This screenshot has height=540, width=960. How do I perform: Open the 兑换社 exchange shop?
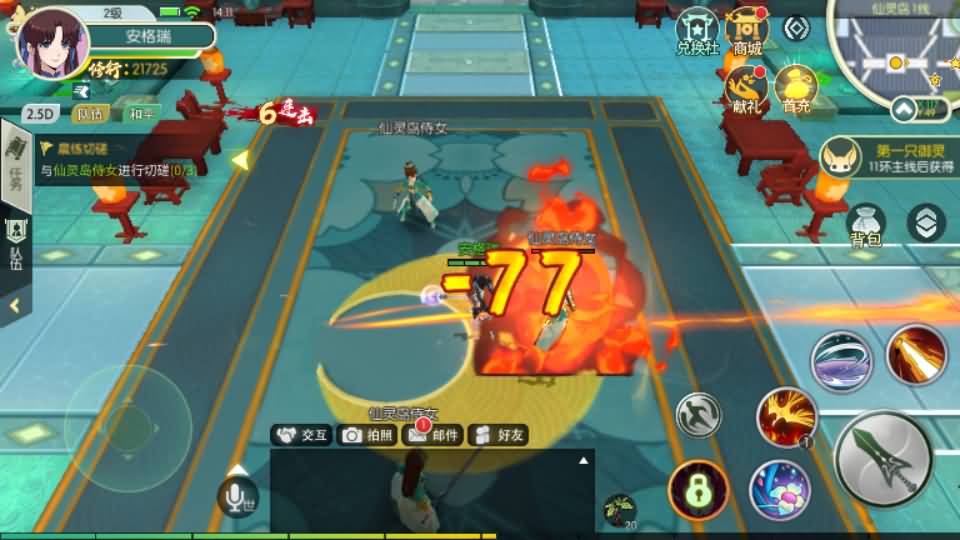click(697, 32)
